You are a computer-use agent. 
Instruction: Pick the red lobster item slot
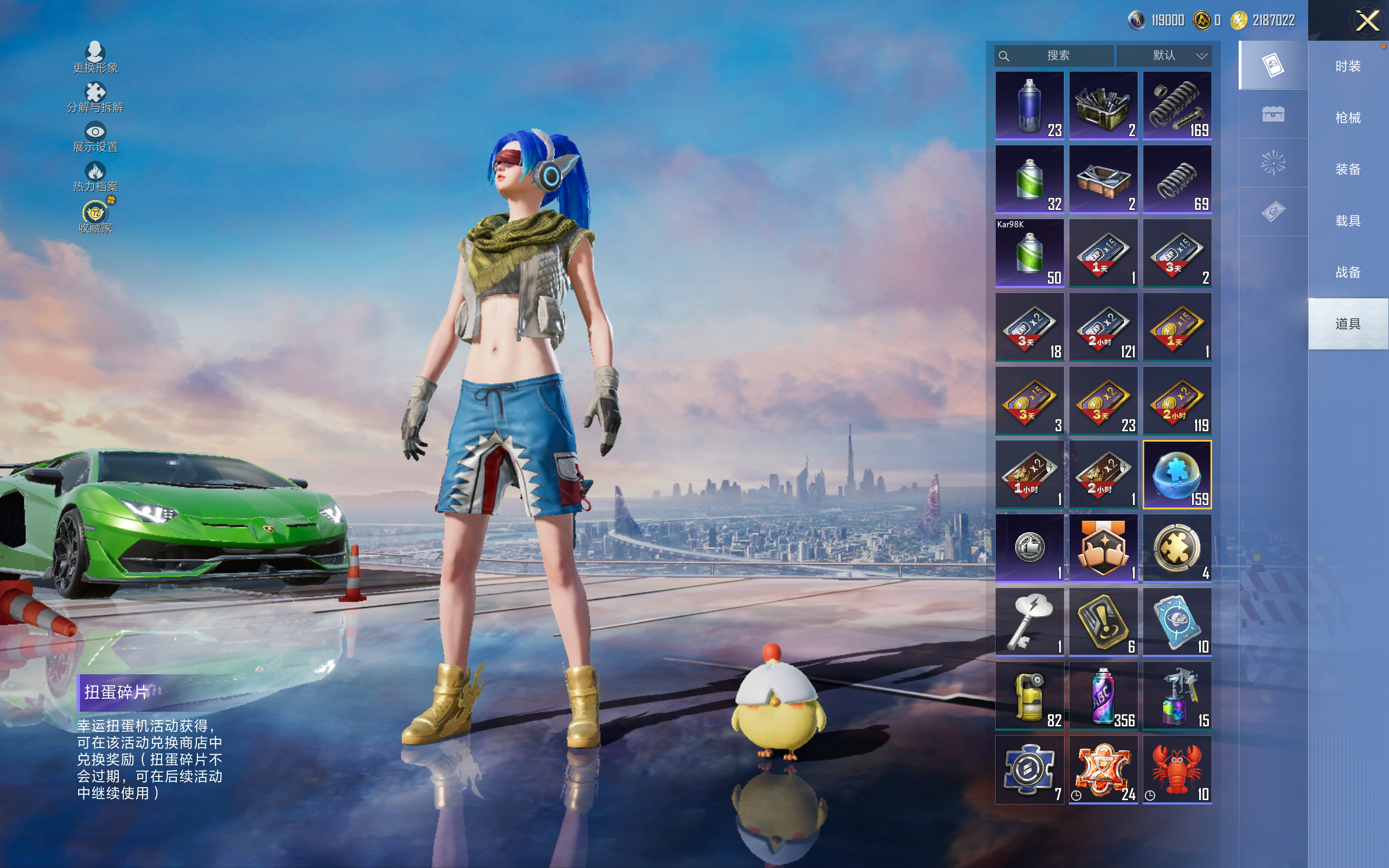click(x=1177, y=770)
